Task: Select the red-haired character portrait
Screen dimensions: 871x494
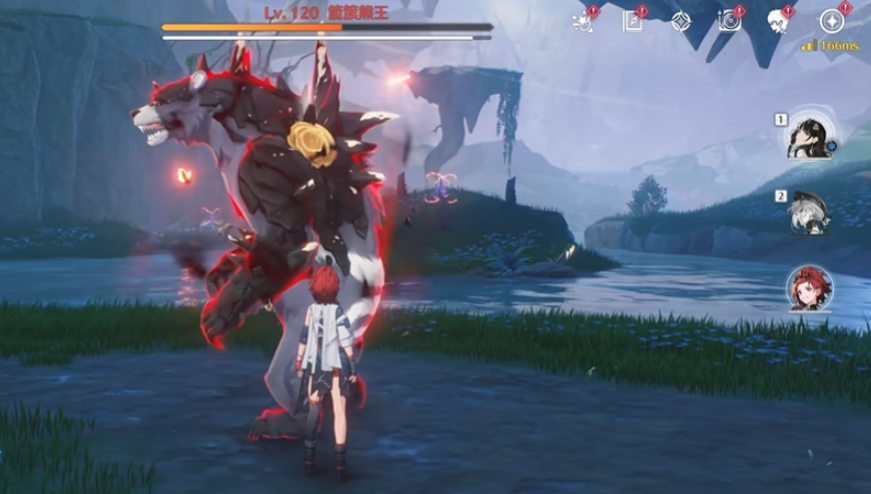Action: click(x=809, y=289)
